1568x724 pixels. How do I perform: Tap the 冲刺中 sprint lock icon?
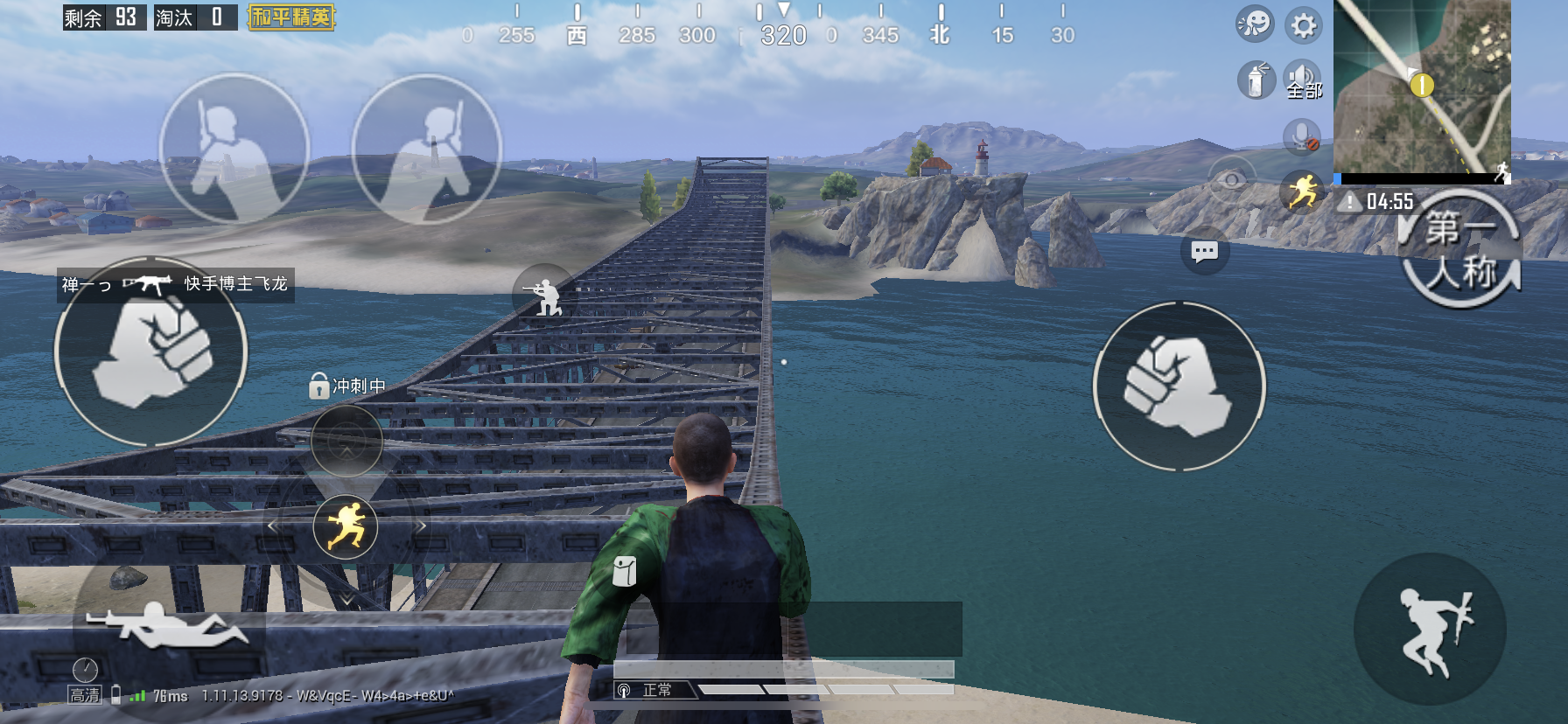[319, 386]
